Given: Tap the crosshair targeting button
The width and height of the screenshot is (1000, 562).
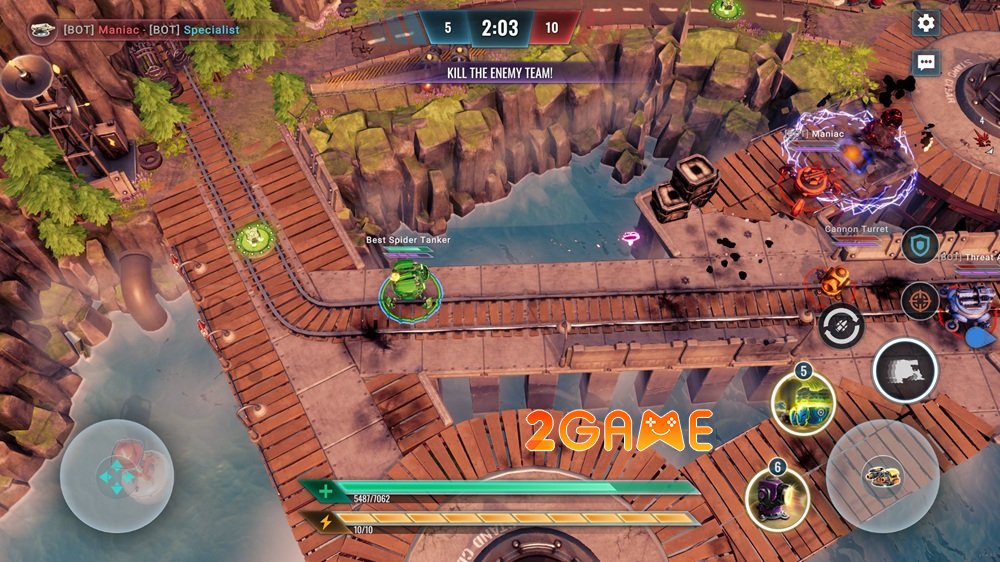Looking at the screenshot, I should [x=919, y=300].
